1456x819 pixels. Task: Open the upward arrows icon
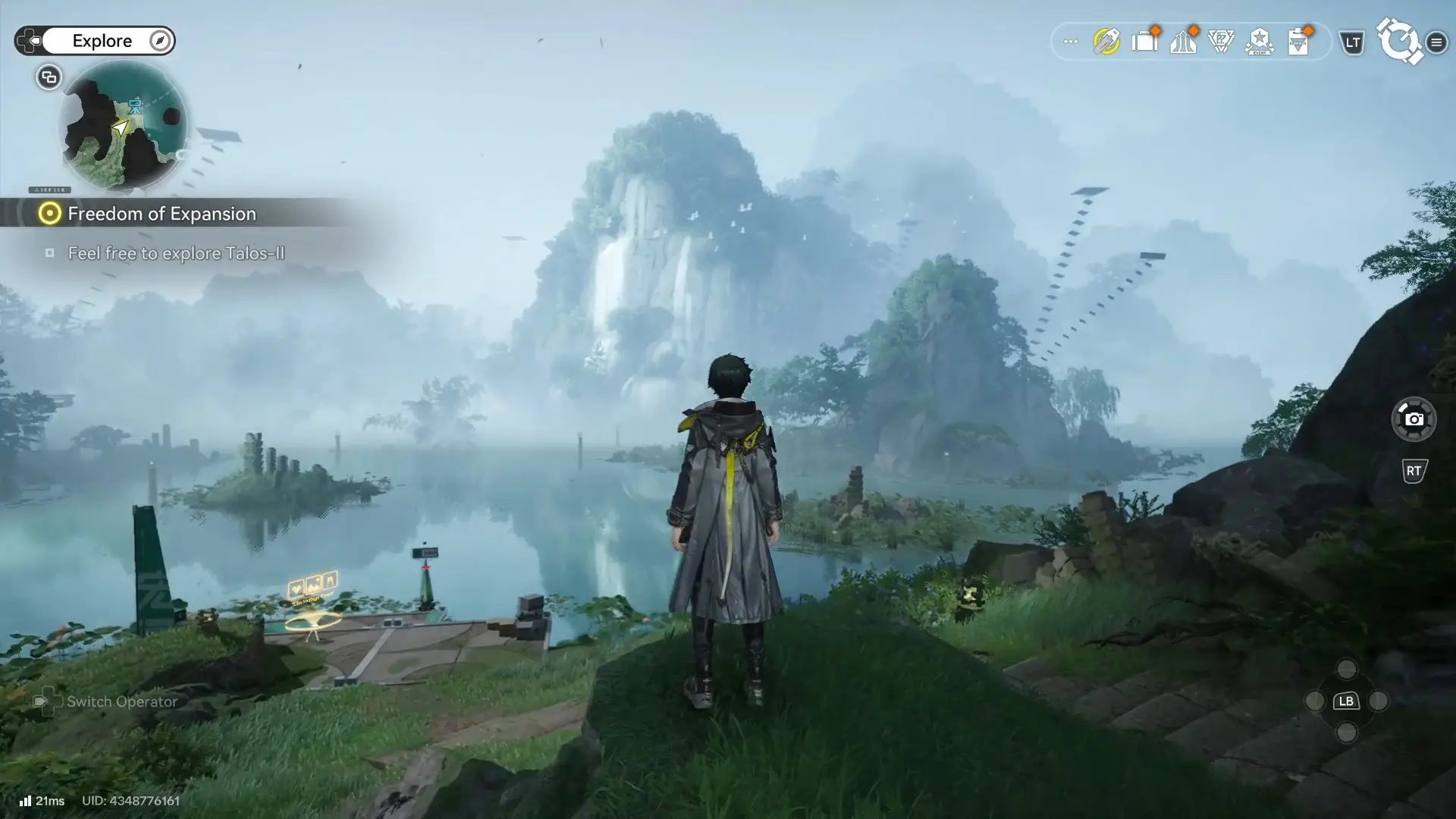(1183, 42)
